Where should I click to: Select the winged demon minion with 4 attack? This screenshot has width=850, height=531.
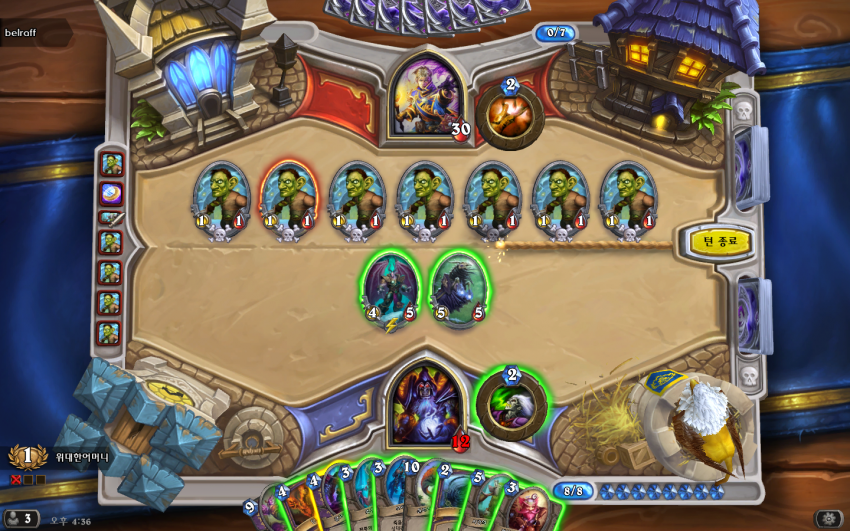(390, 288)
